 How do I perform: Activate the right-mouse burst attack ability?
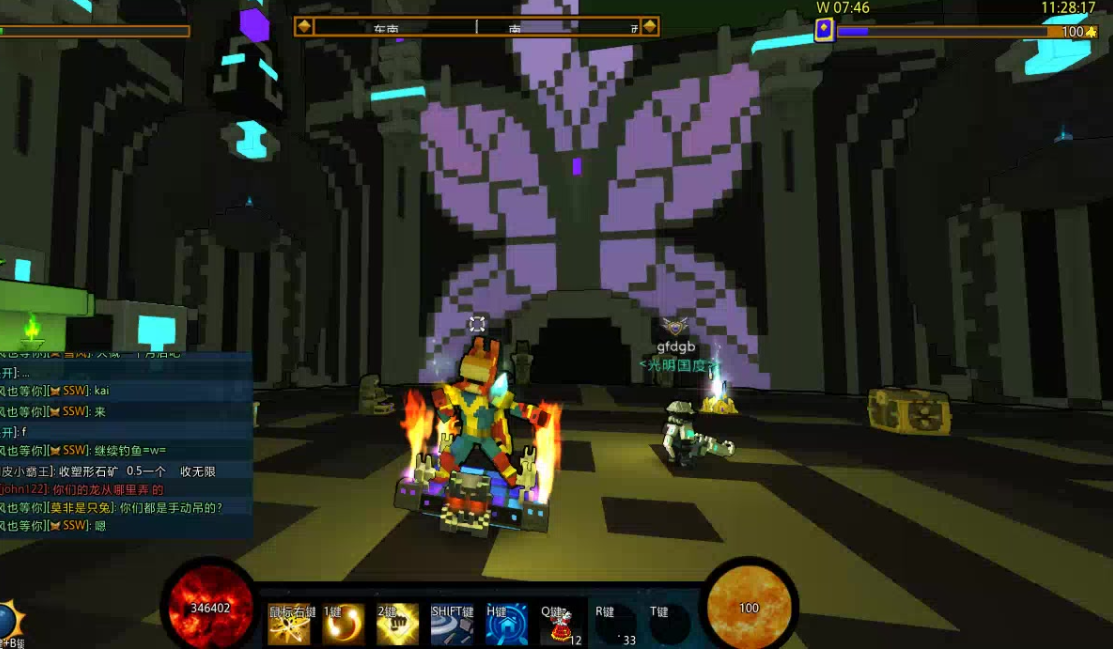(289, 625)
